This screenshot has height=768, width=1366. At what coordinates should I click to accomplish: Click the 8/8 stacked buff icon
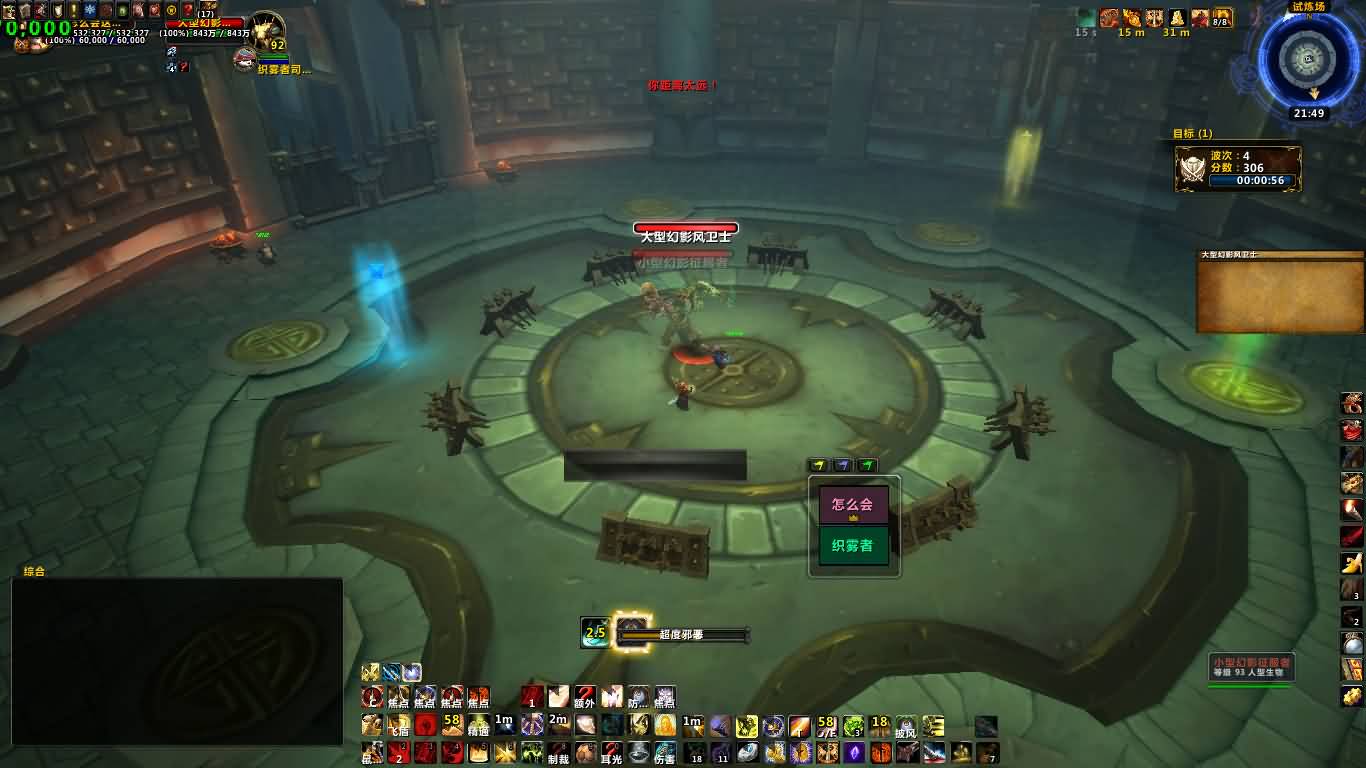click(x=1222, y=18)
